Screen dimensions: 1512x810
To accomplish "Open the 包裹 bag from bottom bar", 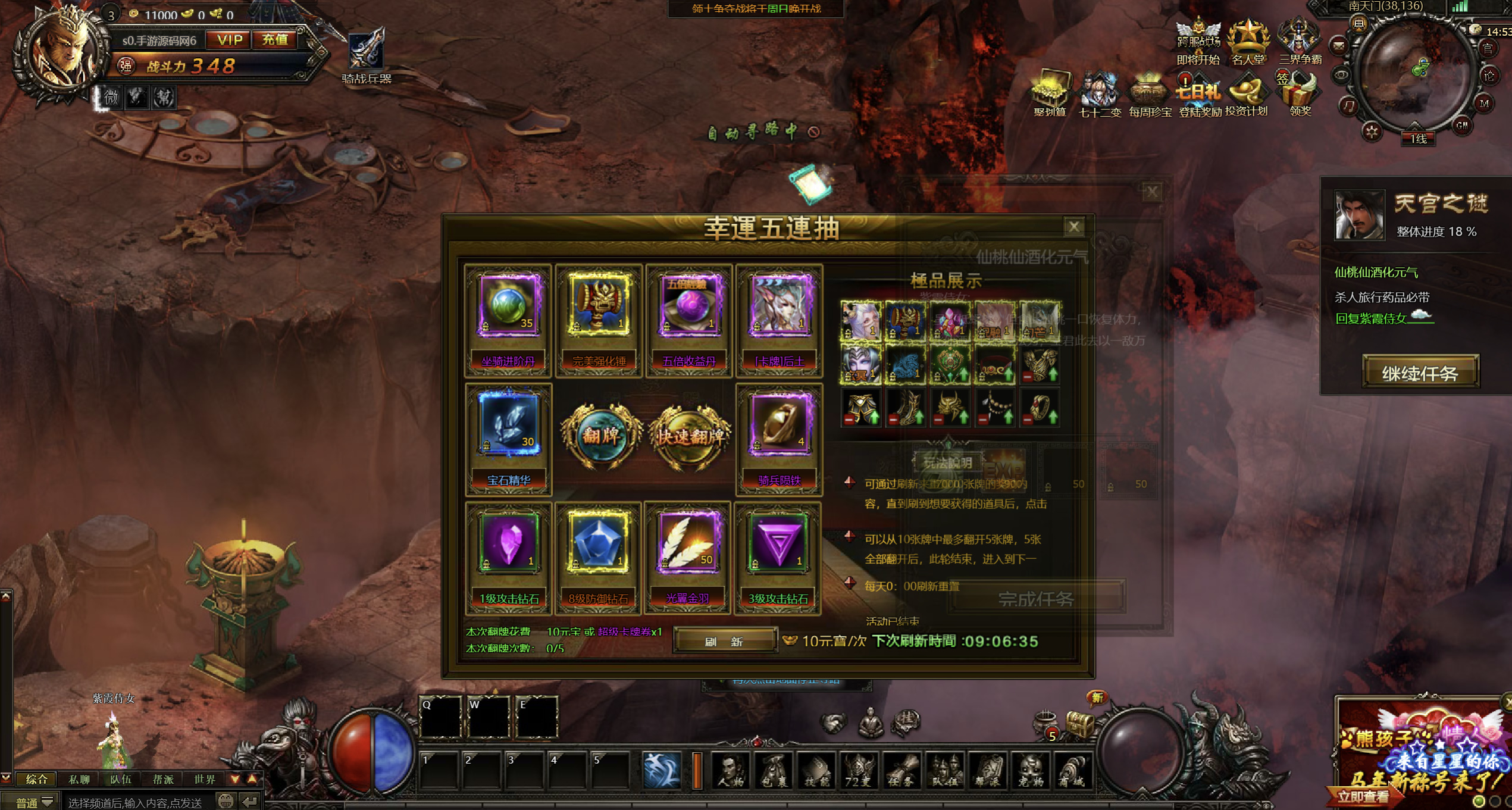I will pyautogui.click(x=774, y=771).
